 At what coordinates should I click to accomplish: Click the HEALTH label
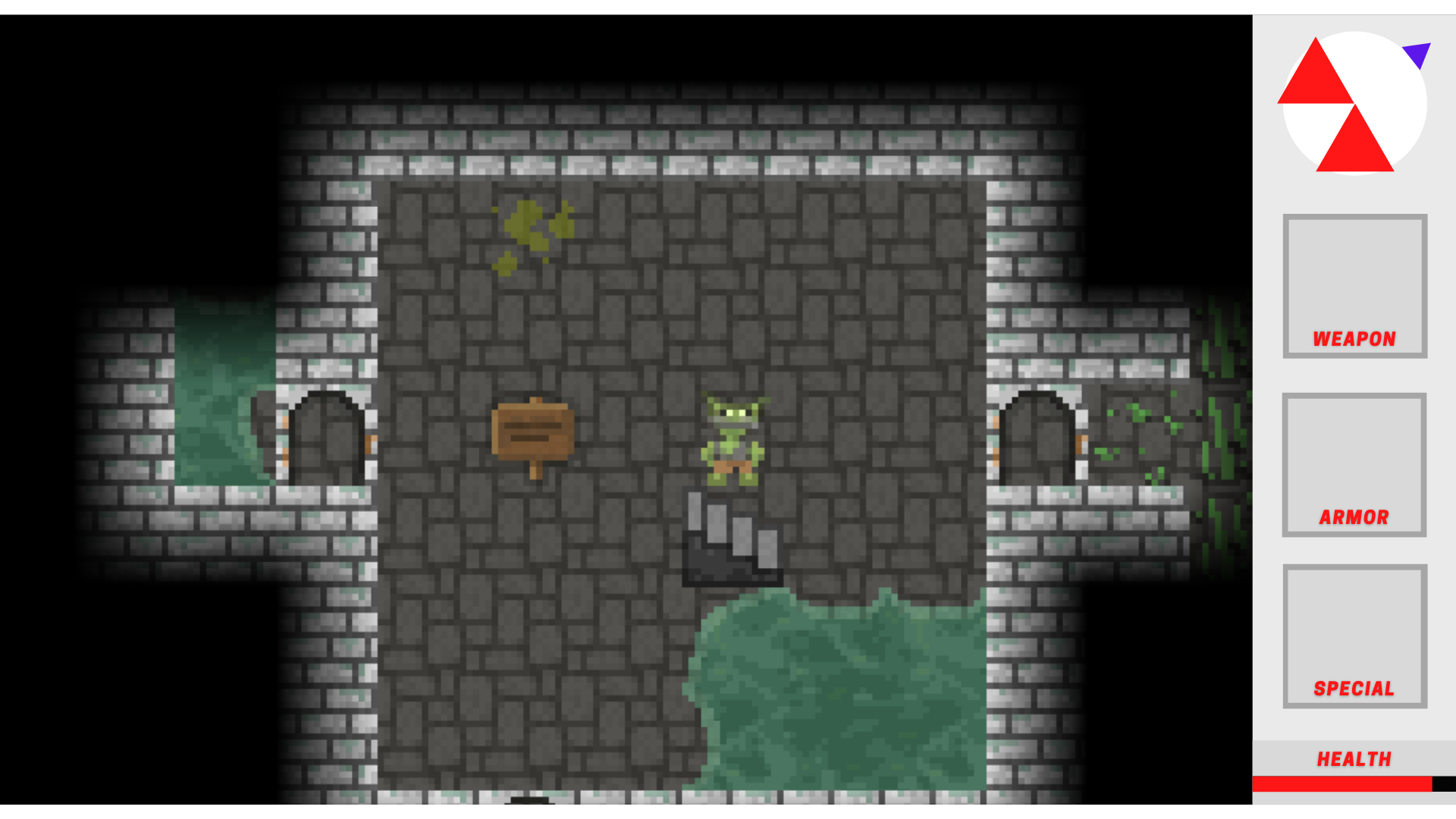1354,759
